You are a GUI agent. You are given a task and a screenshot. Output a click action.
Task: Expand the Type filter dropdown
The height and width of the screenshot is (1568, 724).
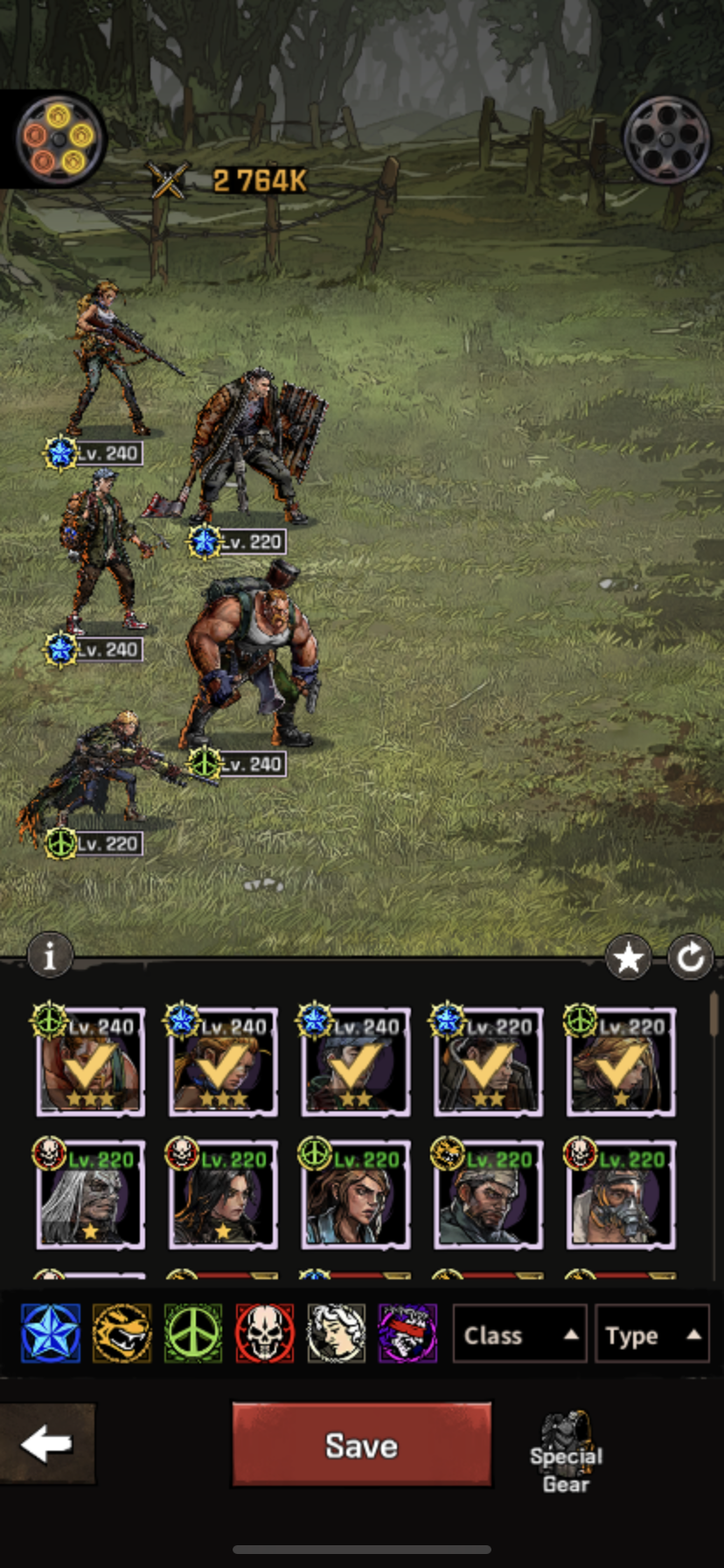(x=651, y=1334)
